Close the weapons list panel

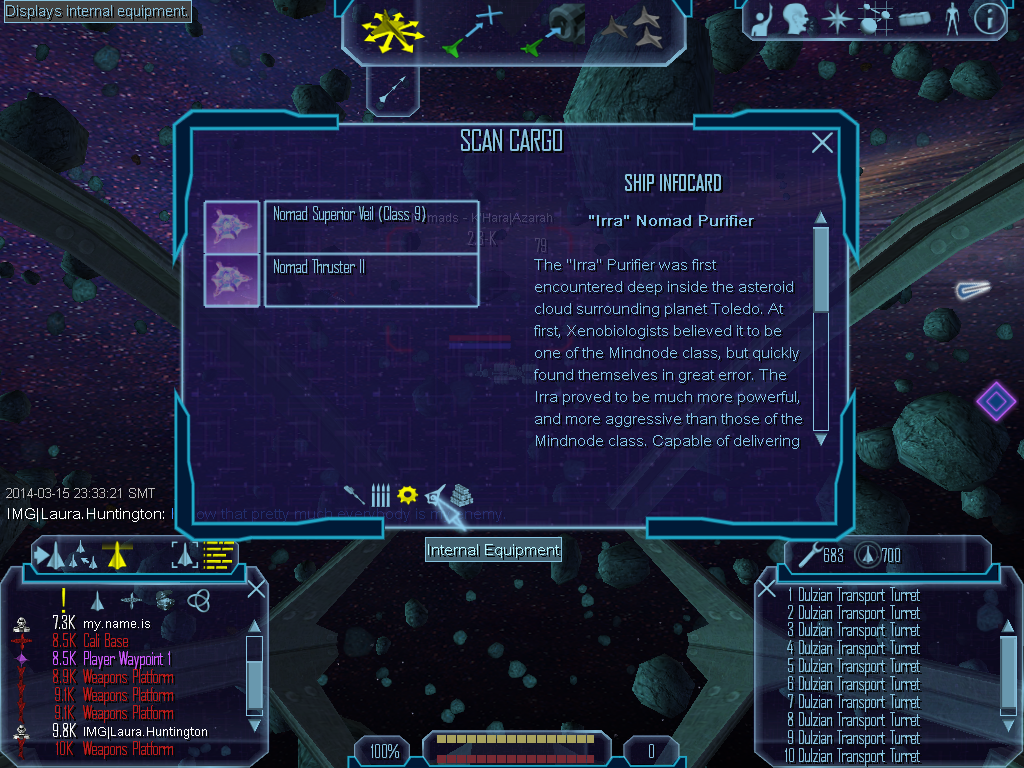coord(767,589)
